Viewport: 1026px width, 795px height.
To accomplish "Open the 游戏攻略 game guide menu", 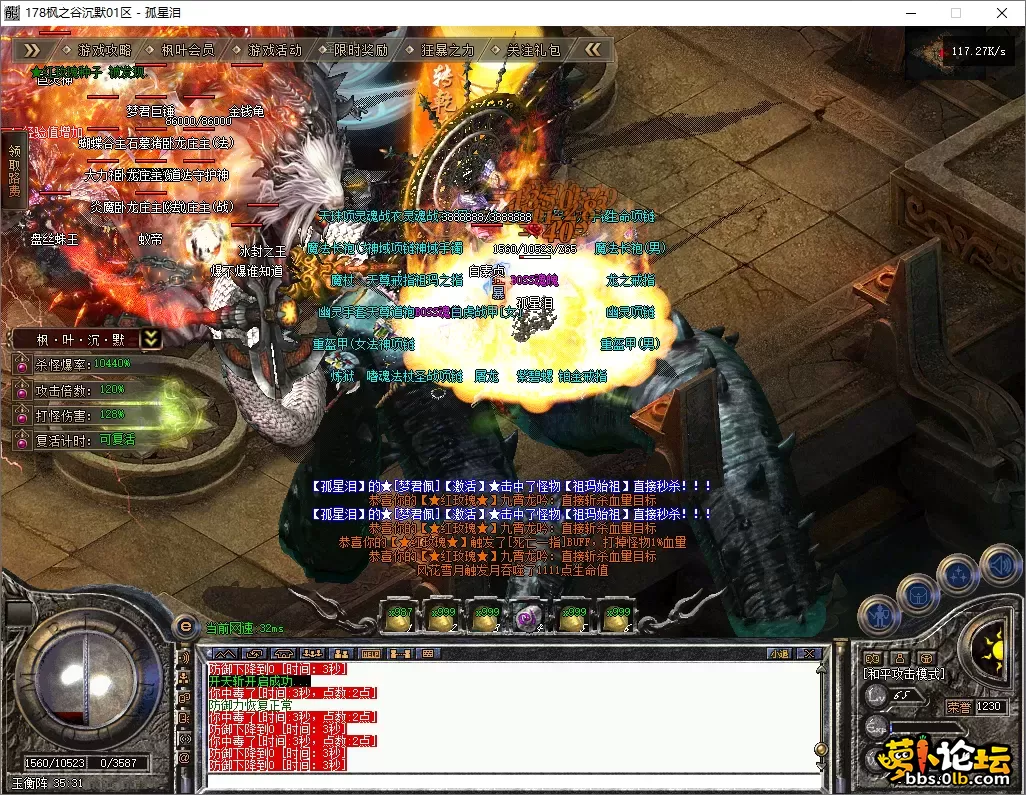I will pyautogui.click(x=104, y=50).
